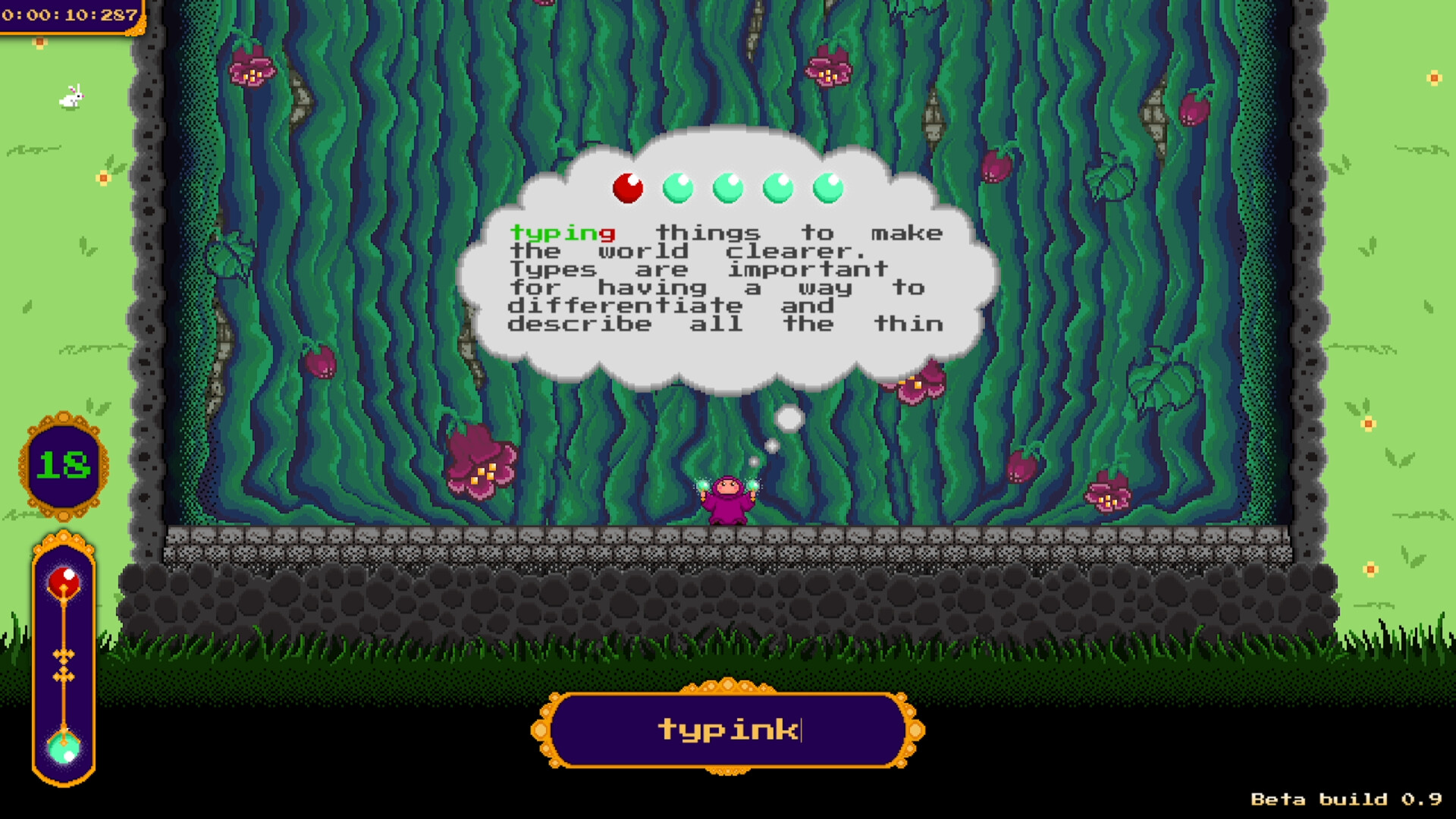Screen dimensions: 1456x819
Task: Click the red health orb in the thought bubble
Action: tap(628, 189)
